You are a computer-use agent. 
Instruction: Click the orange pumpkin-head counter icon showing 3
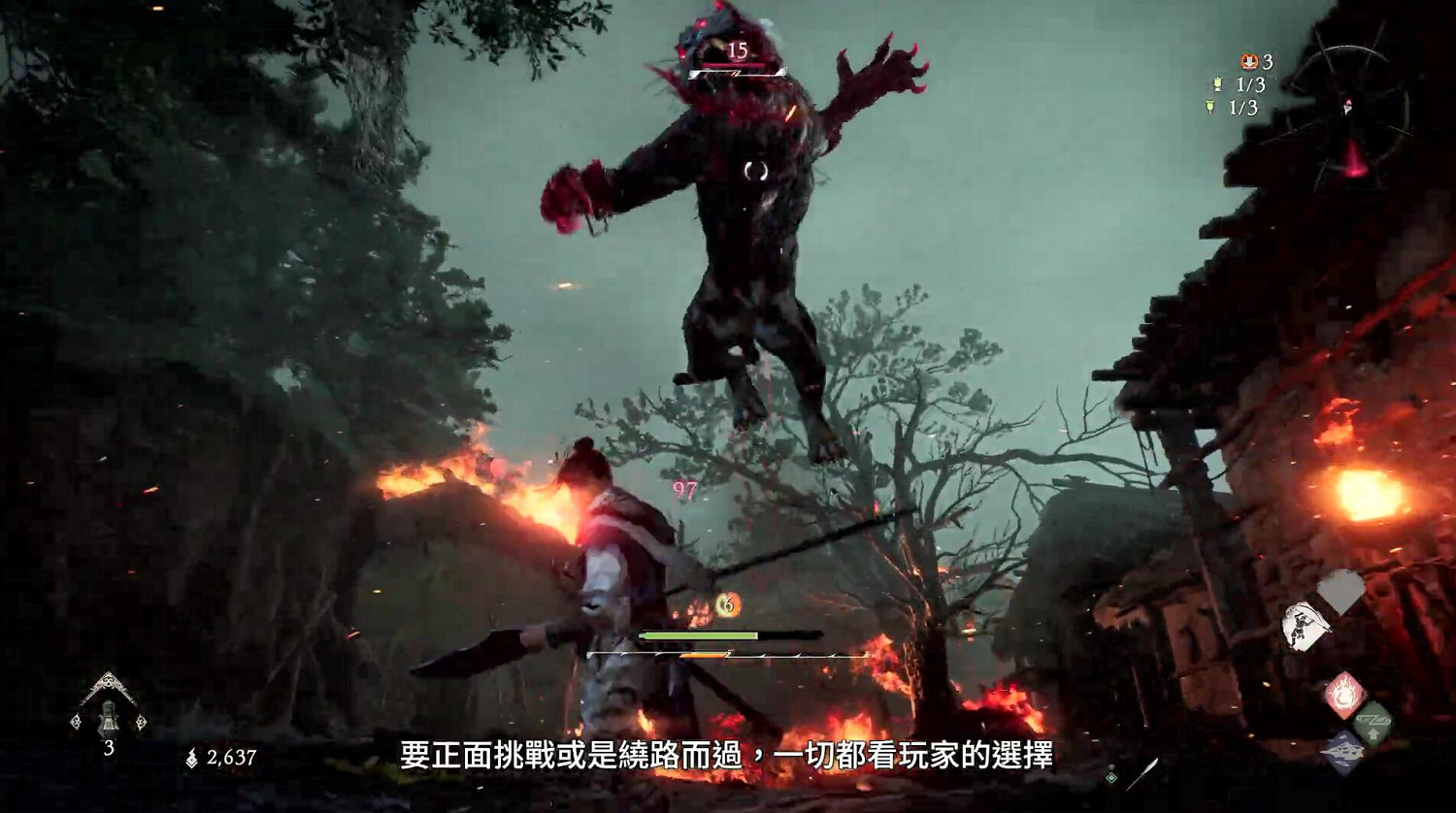click(1249, 62)
